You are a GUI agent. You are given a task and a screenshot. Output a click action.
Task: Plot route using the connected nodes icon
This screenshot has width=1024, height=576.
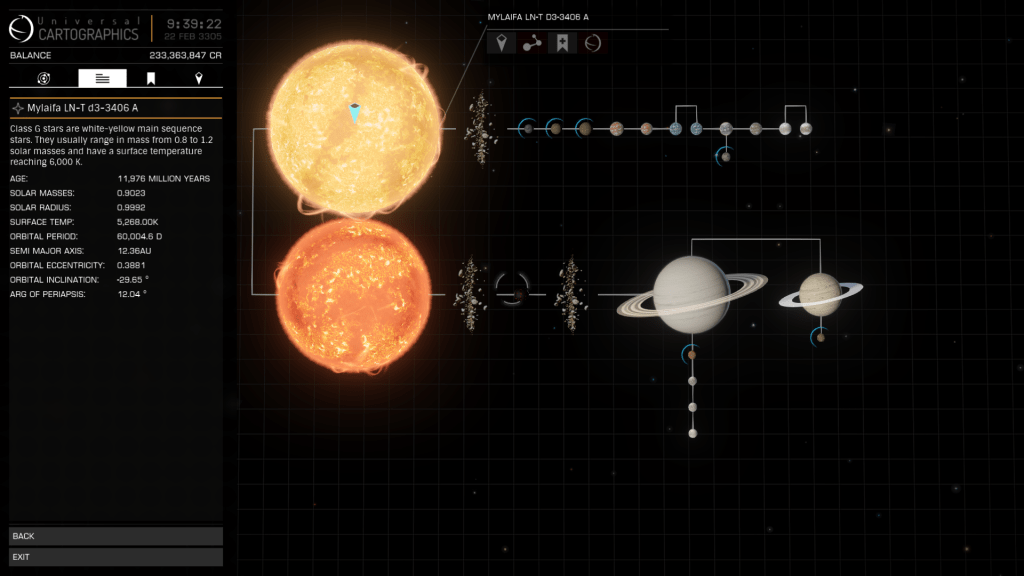click(x=531, y=44)
